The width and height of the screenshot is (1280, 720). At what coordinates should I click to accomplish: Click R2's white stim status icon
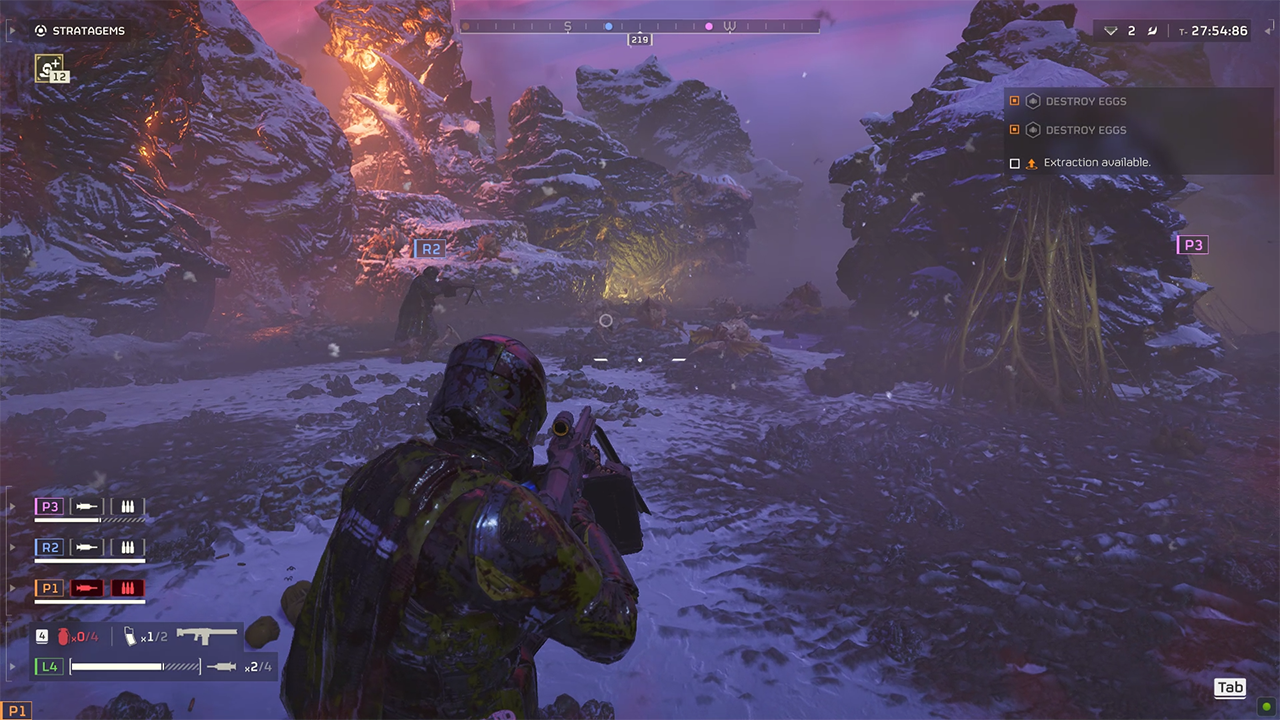[x=87, y=547]
